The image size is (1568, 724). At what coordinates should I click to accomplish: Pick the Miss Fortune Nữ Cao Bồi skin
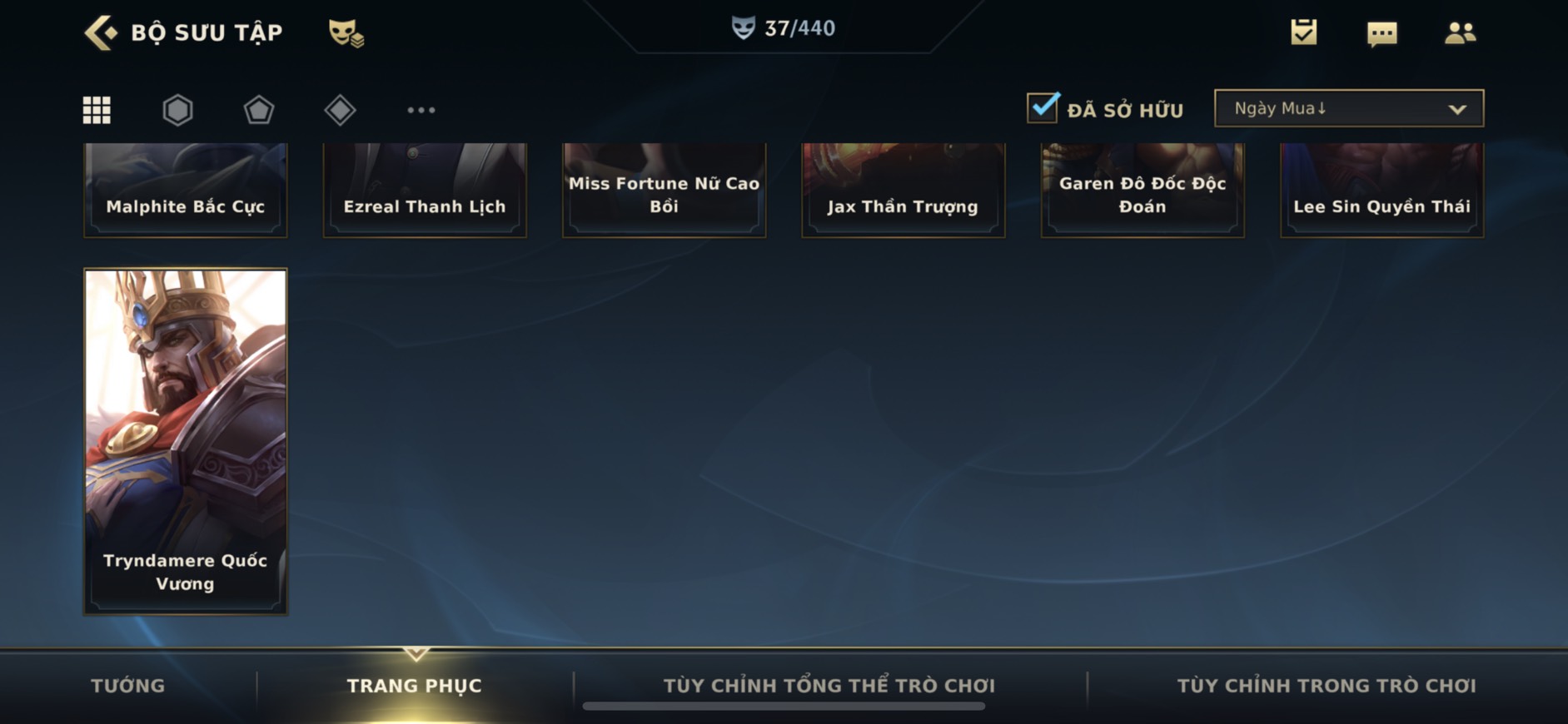click(664, 191)
